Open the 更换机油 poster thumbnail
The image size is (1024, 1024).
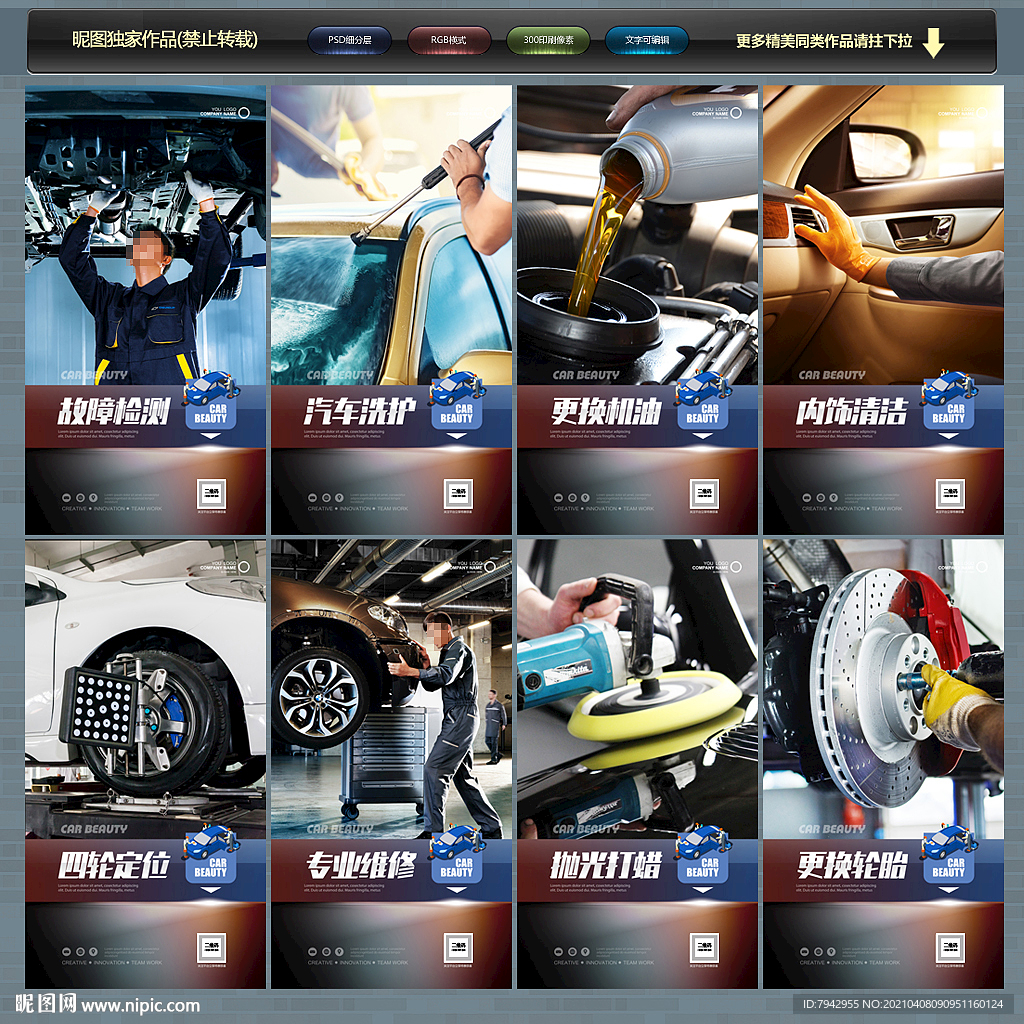(637, 310)
